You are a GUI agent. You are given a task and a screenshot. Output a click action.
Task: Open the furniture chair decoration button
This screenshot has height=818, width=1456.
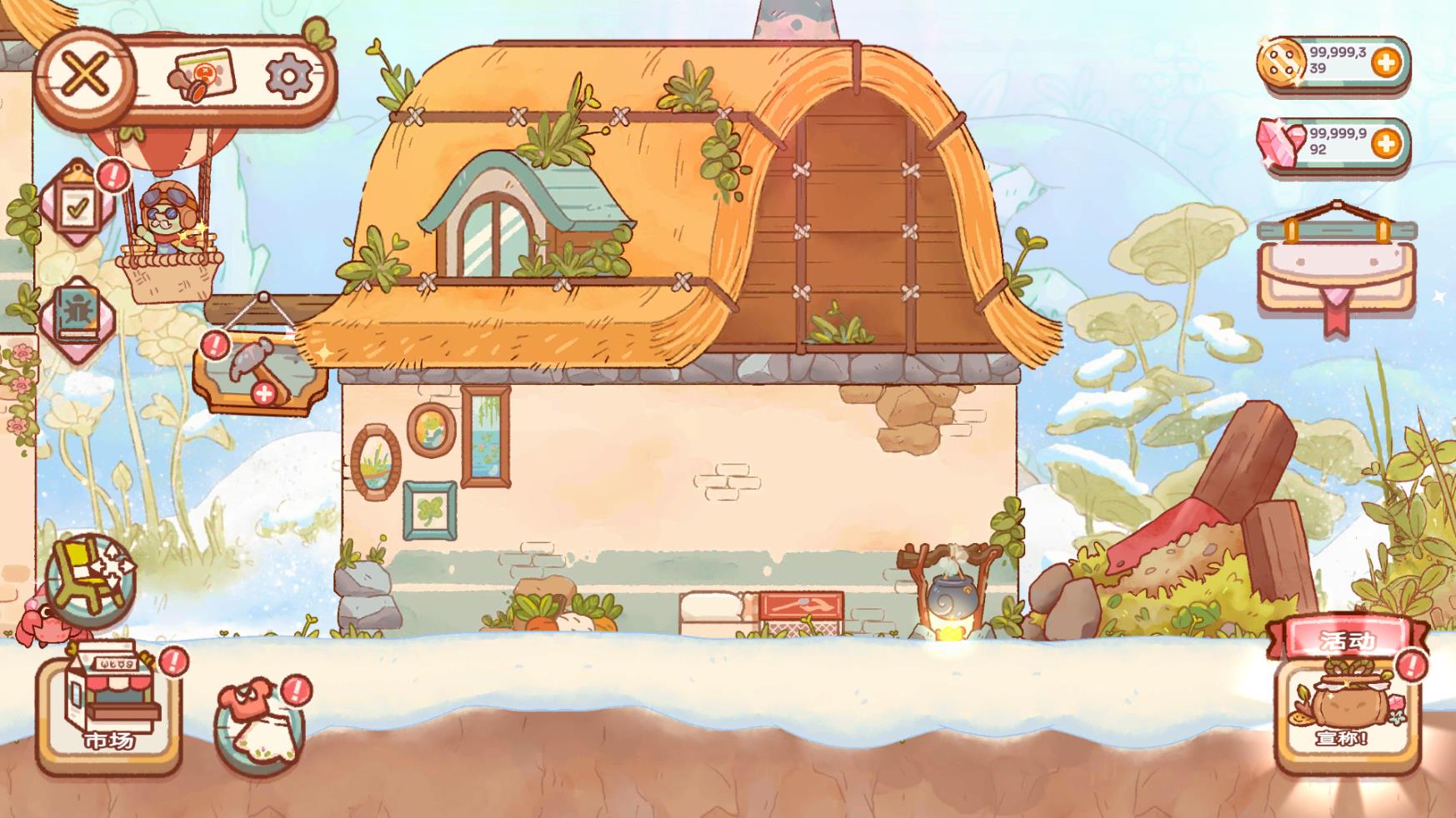[90, 576]
